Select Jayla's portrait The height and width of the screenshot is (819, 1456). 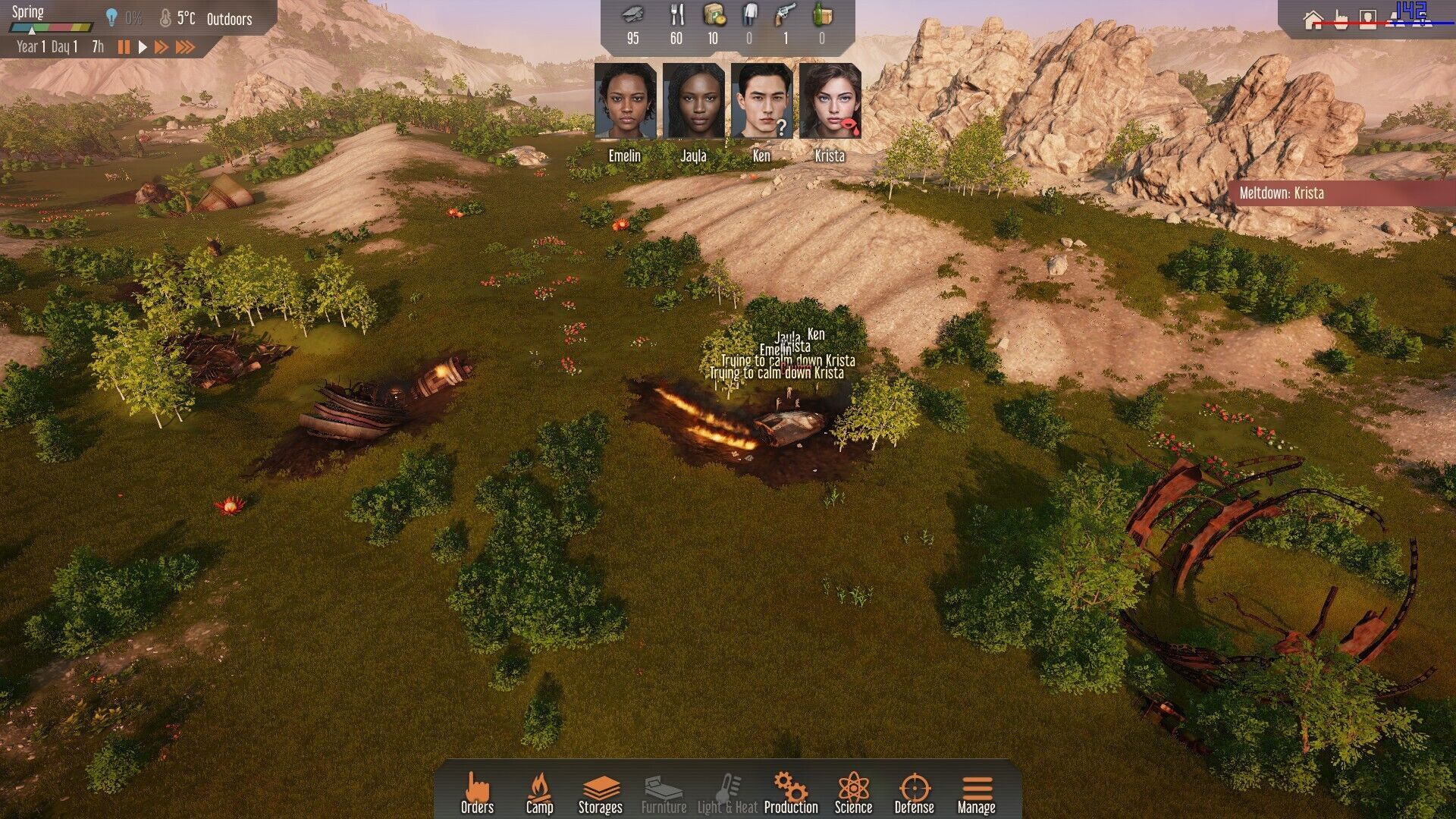pos(694,102)
